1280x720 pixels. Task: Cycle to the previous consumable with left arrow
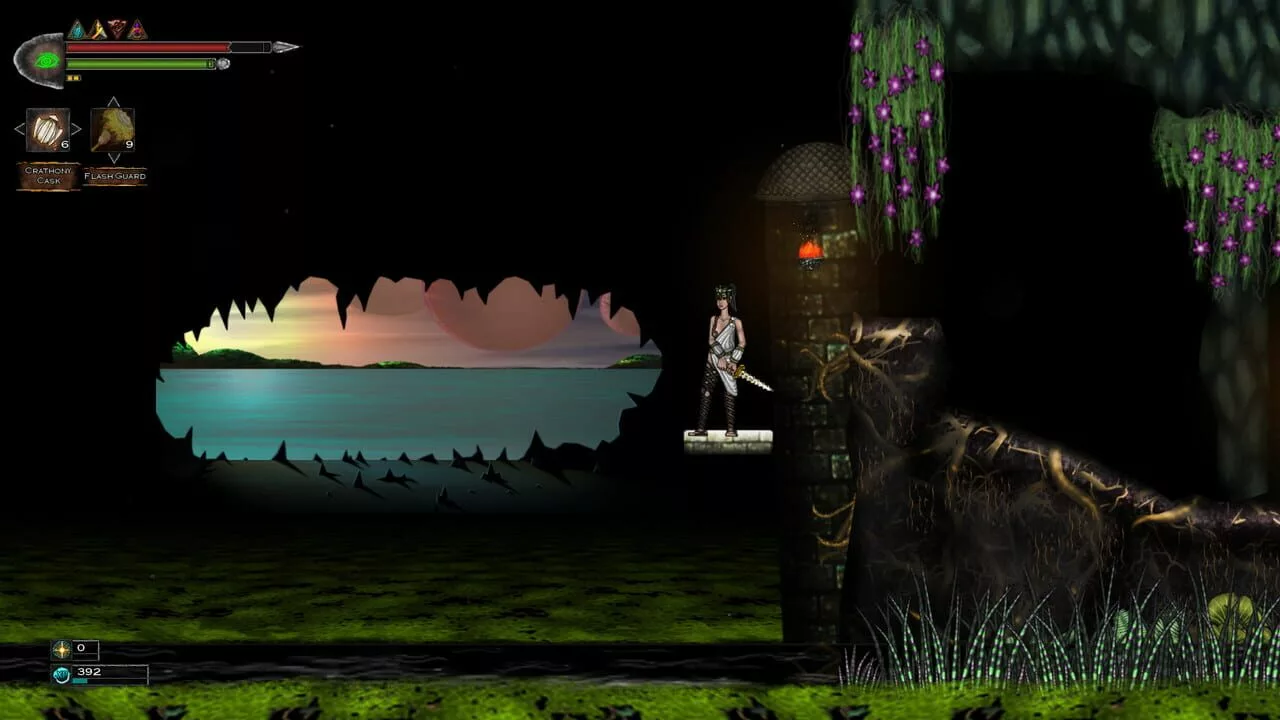tap(19, 129)
